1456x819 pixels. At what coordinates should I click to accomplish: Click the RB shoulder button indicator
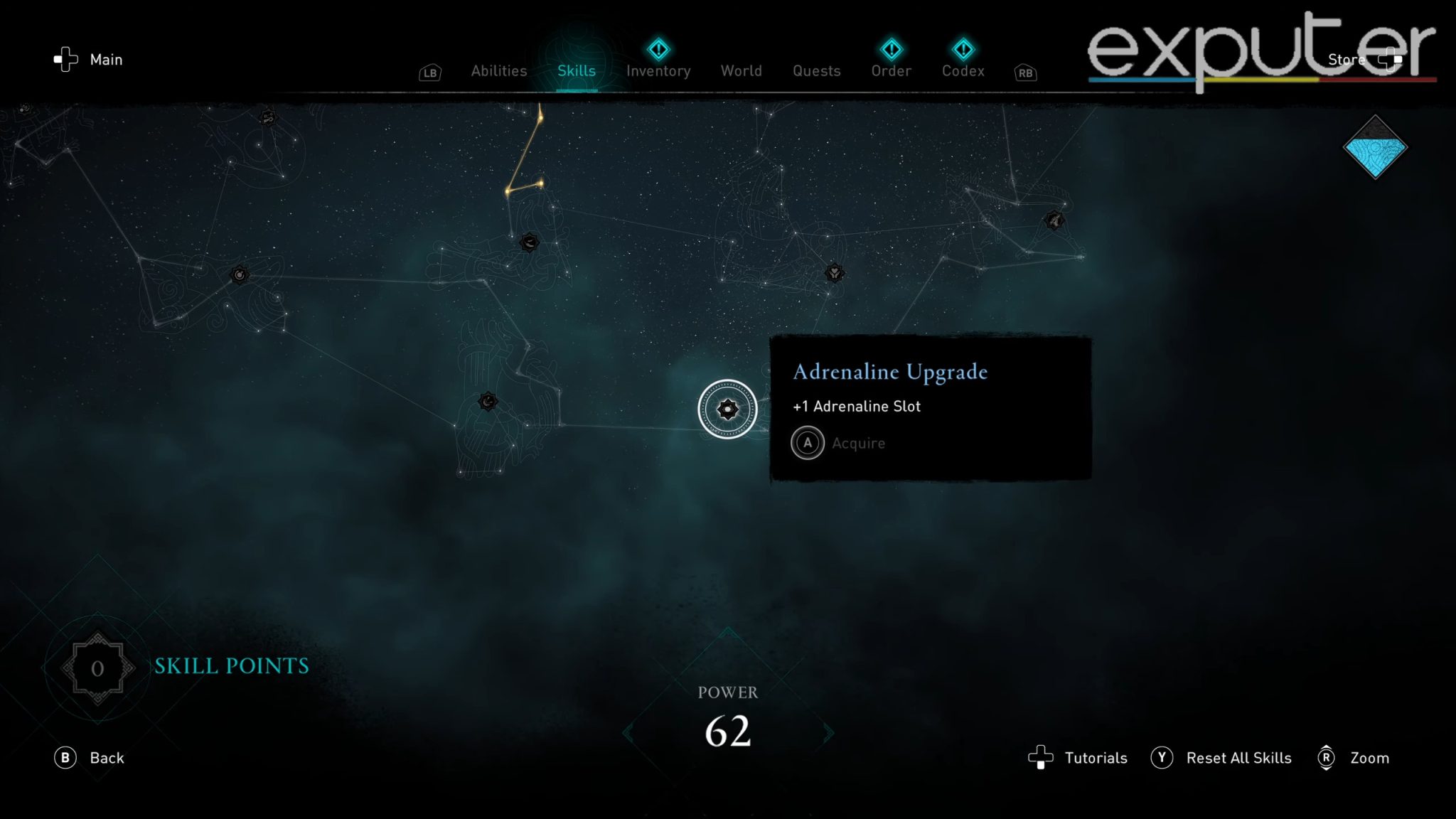(x=1024, y=73)
